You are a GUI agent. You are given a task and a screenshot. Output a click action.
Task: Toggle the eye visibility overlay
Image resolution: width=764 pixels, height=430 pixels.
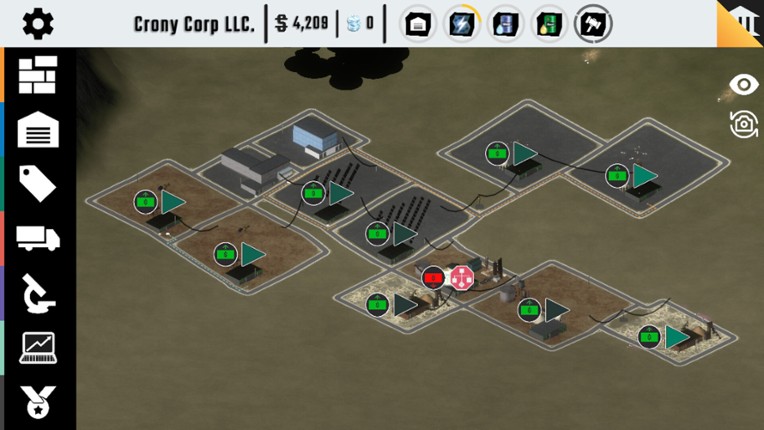[x=743, y=85]
